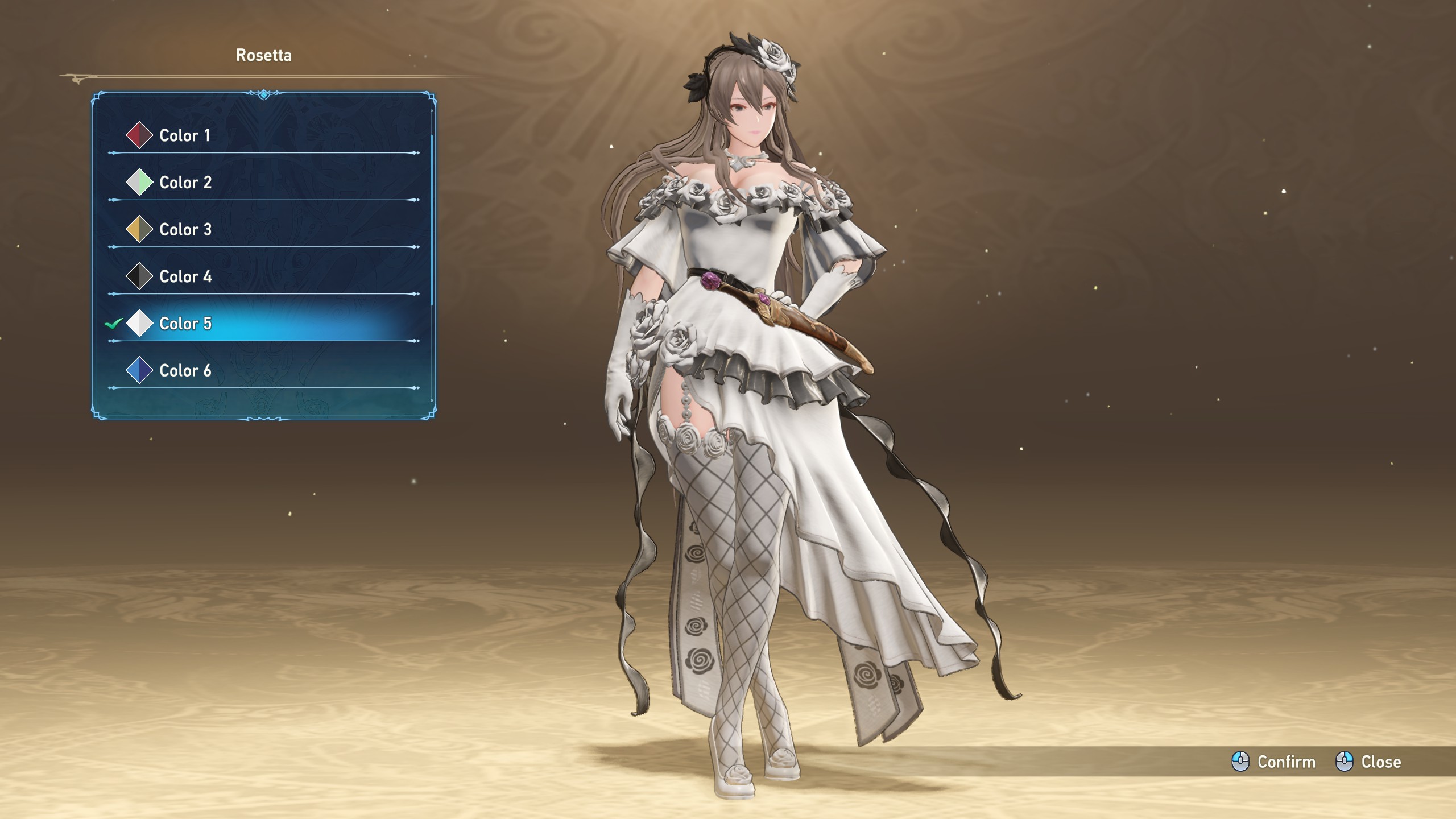Image resolution: width=1456 pixels, height=819 pixels.
Task: Click the highlighted Color 5 entry
Action: pos(185,324)
